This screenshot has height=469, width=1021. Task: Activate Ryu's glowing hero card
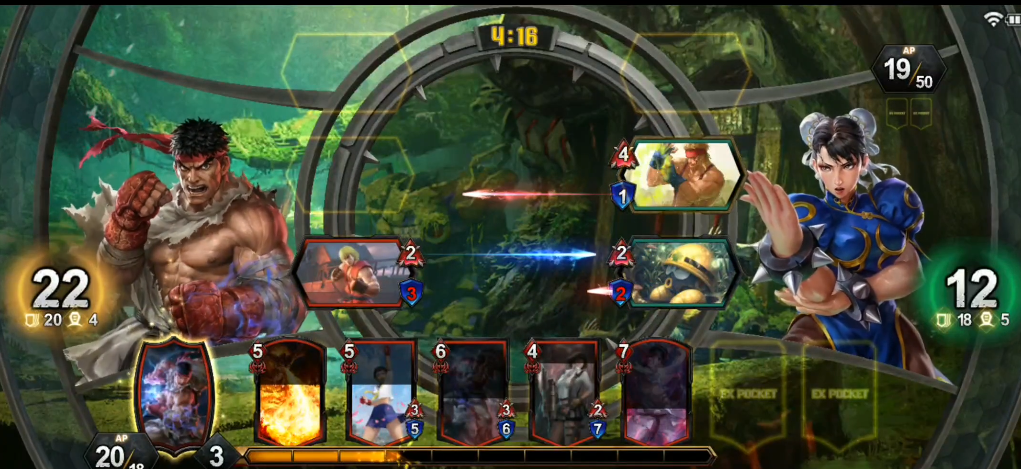[x=176, y=395]
